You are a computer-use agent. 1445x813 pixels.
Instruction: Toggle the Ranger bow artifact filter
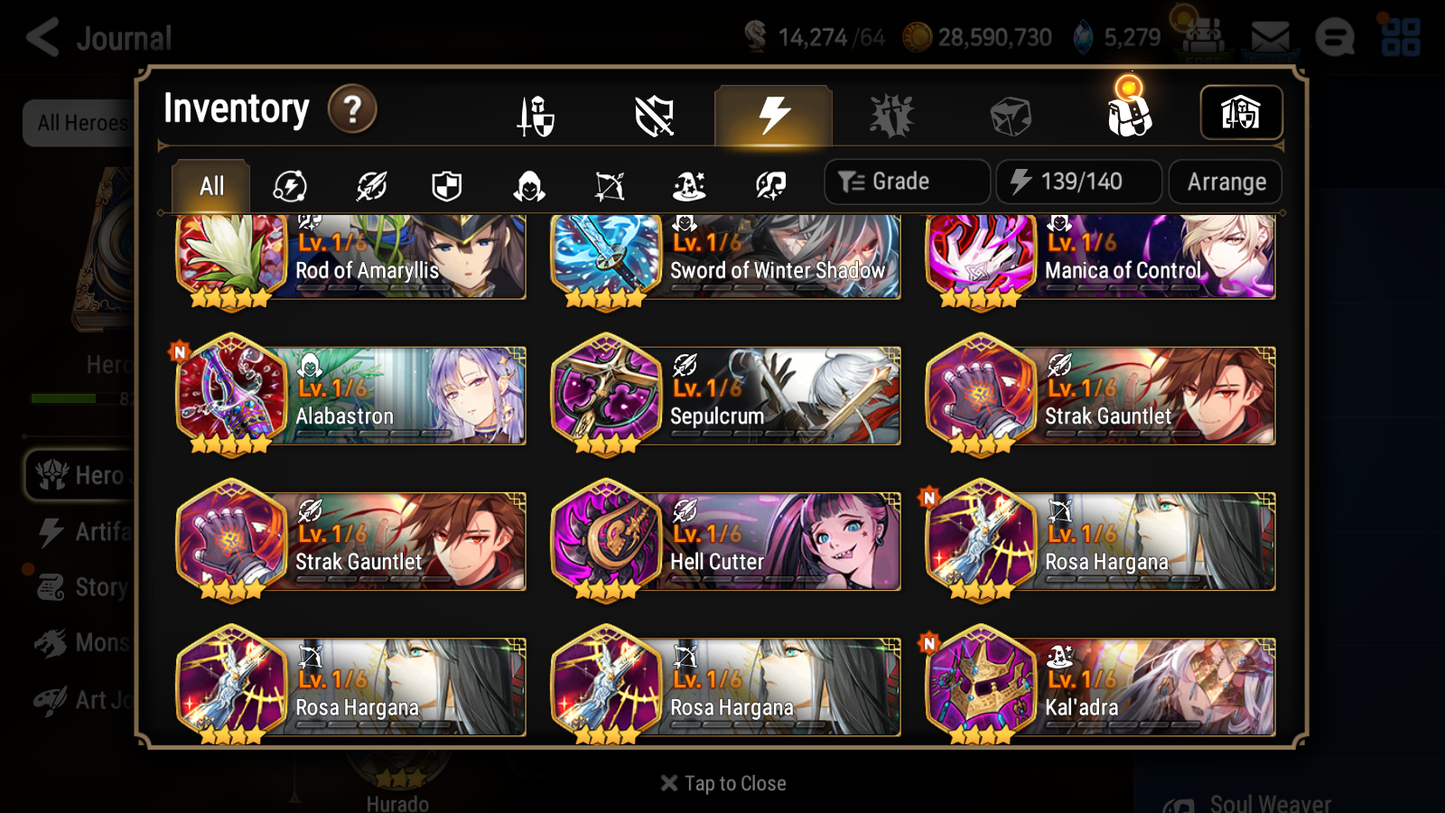pyautogui.click(x=608, y=183)
